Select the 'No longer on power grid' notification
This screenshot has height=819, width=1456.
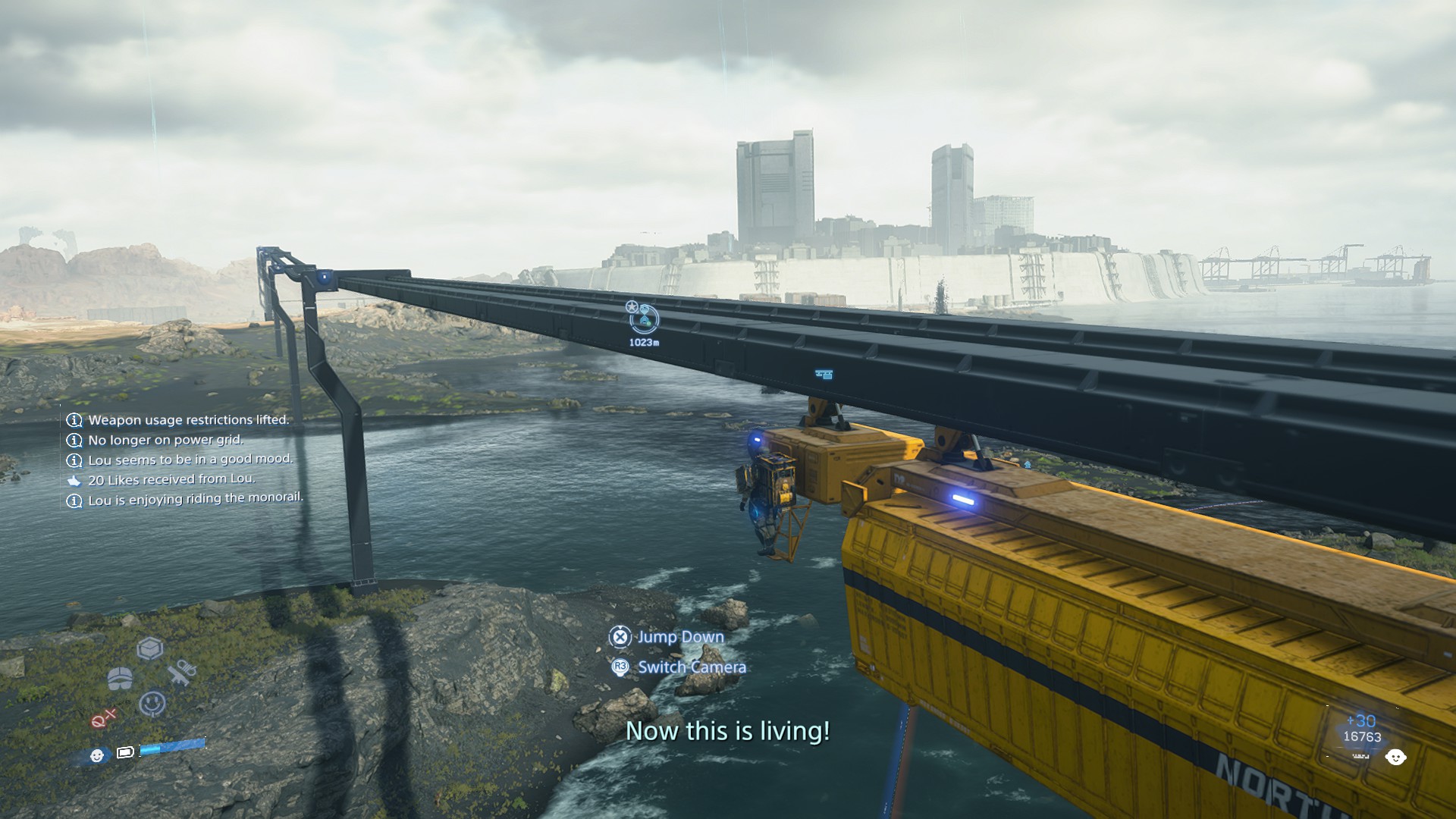[165, 440]
